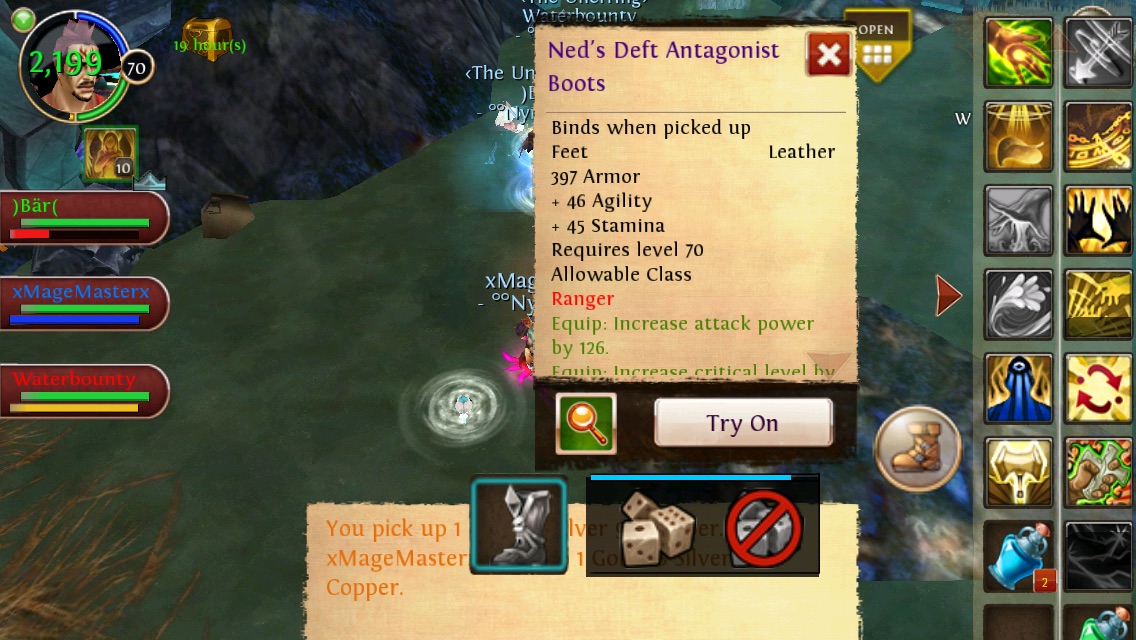Image resolution: width=1136 pixels, height=640 pixels.
Task: Target party member xMageMasterx
Action: 84,303
